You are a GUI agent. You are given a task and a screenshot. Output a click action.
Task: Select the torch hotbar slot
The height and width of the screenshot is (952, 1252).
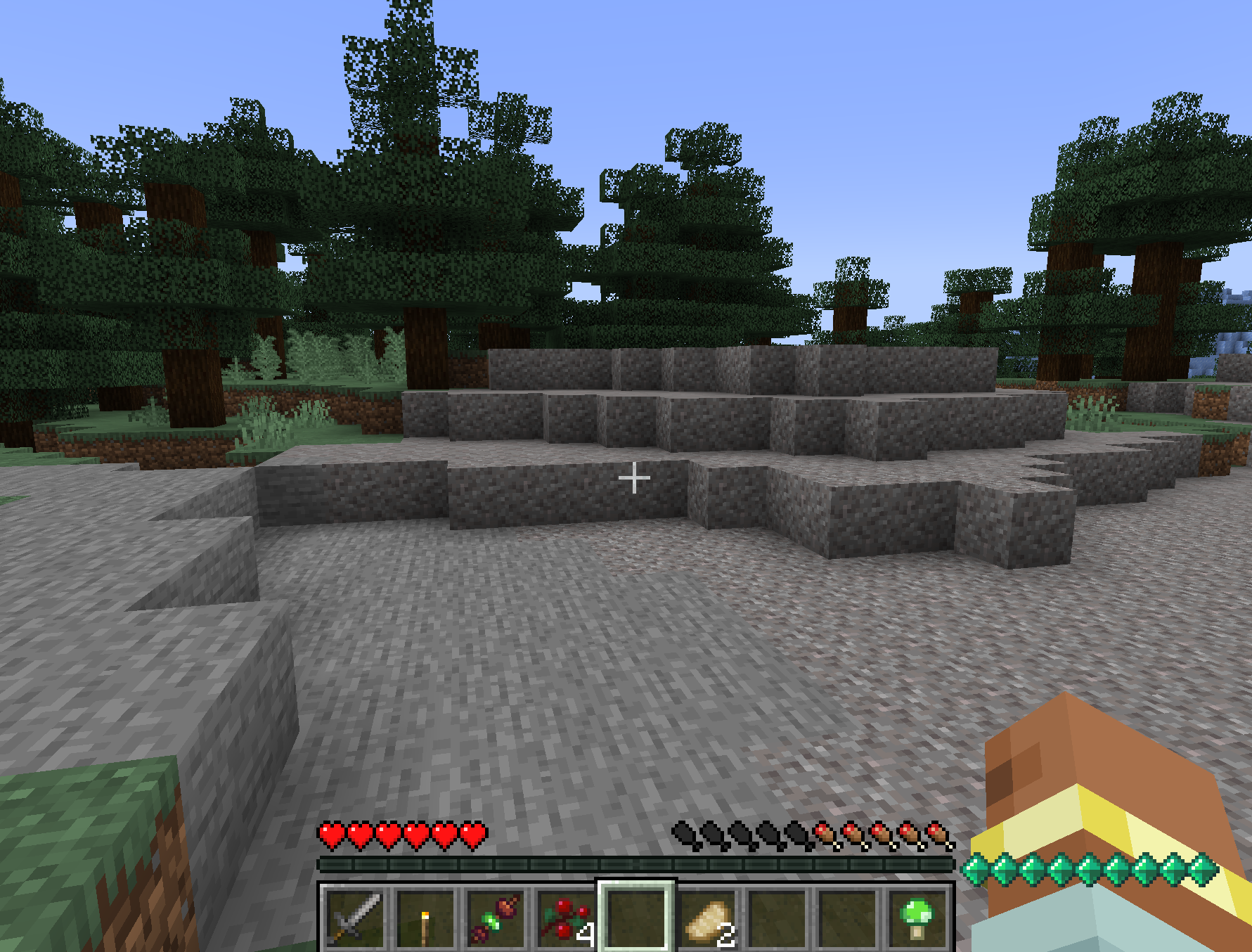425,918
